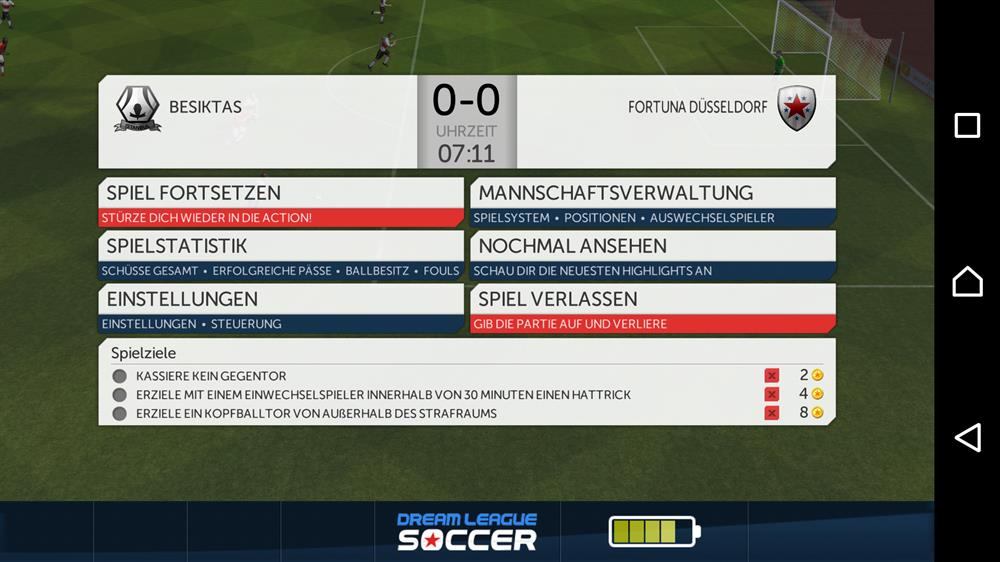Image resolution: width=1000 pixels, height=562 pixels.
Task: Open the Einstellungen settings menu
Action: [281, 308]
